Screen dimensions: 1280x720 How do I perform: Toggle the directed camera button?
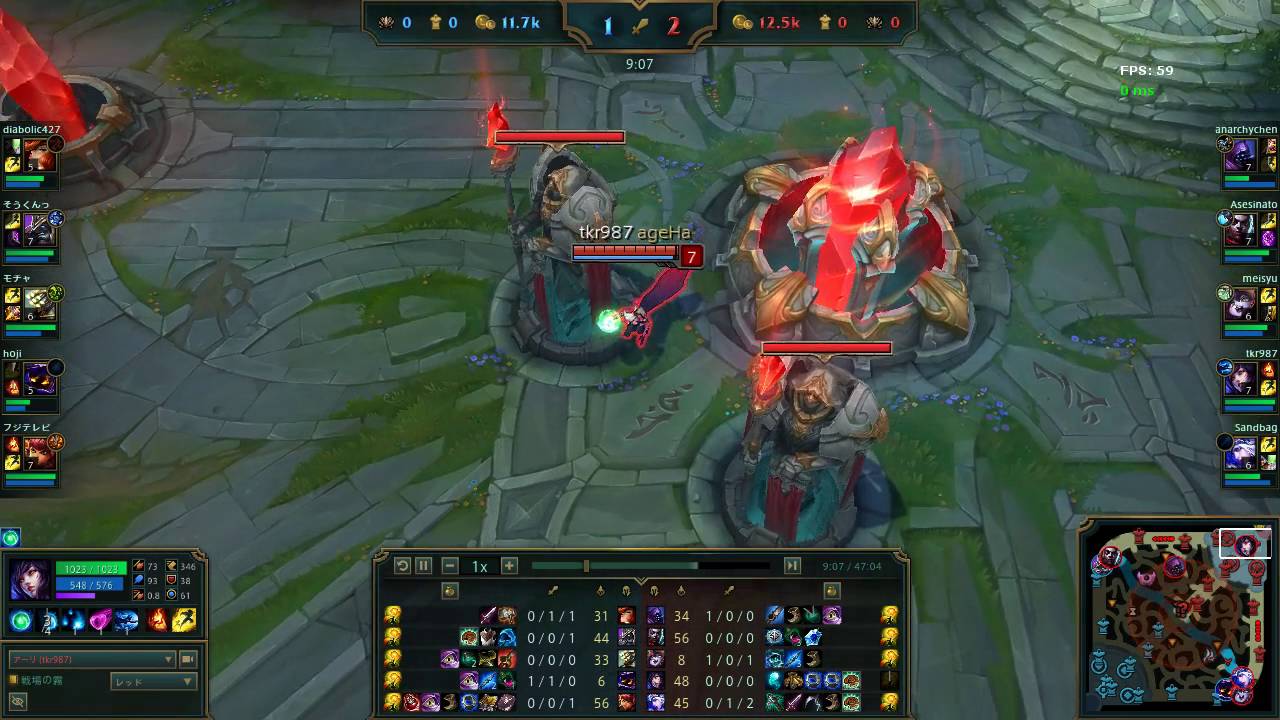point(187,660)
